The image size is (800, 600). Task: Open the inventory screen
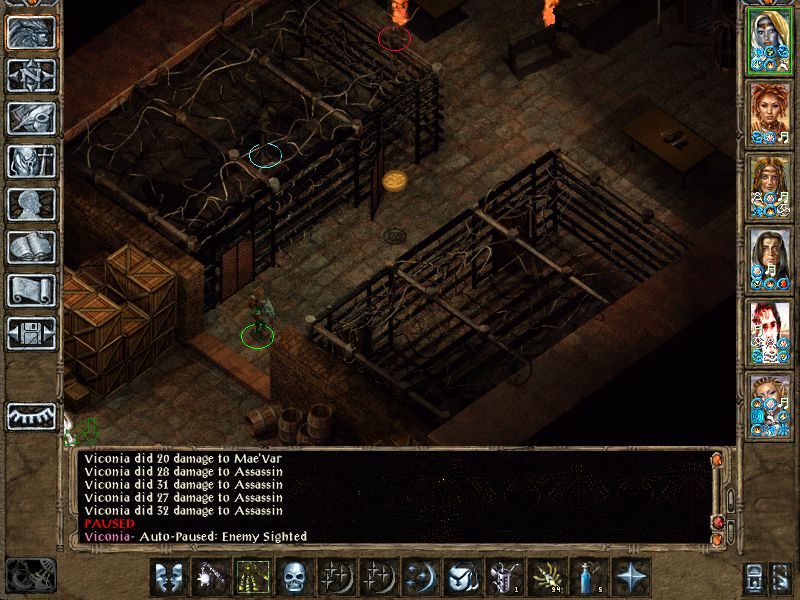pos(31,162)
